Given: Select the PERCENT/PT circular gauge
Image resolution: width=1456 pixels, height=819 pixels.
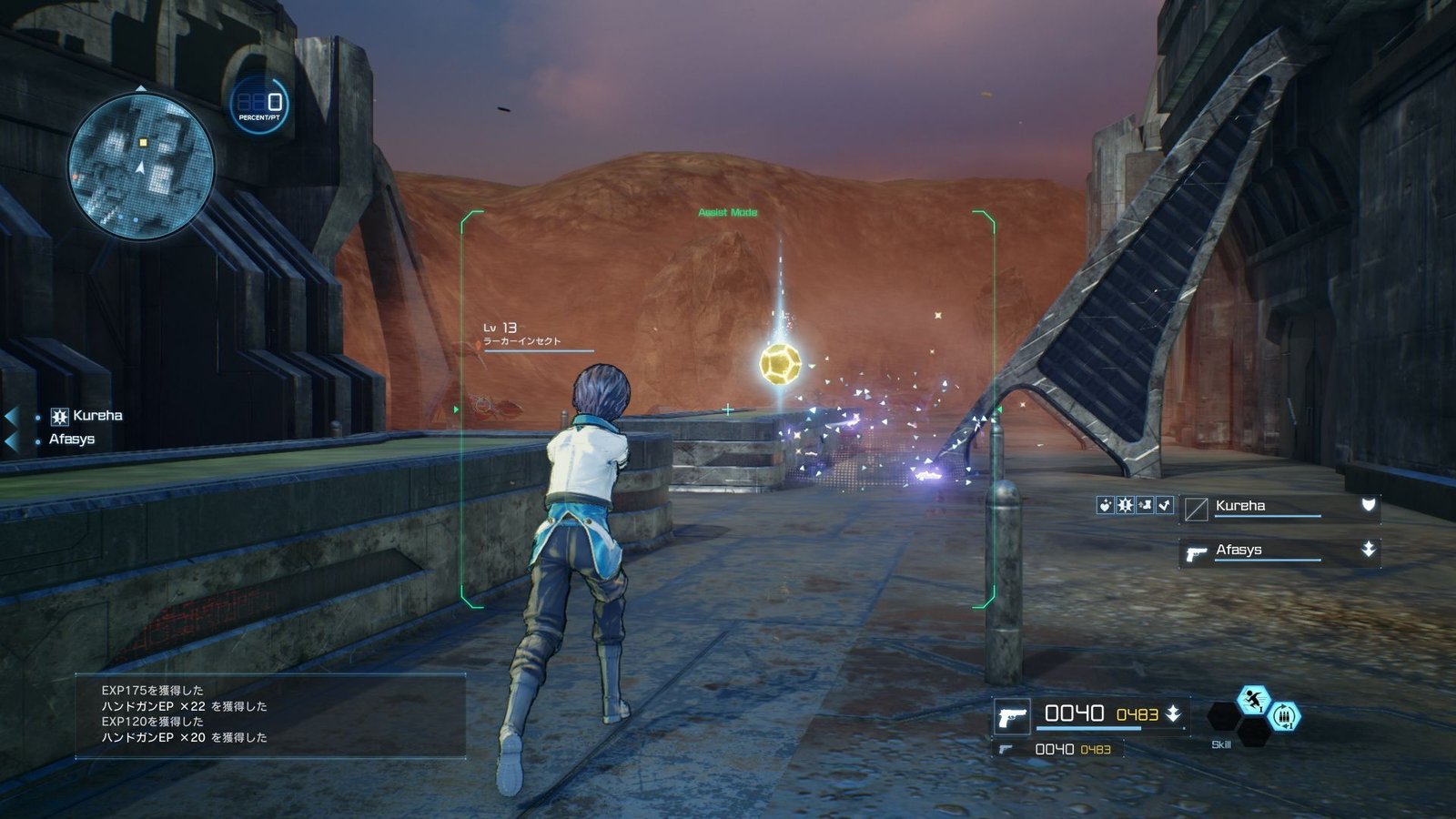Looking at the screenshot, I should click(x=260, y=105).
